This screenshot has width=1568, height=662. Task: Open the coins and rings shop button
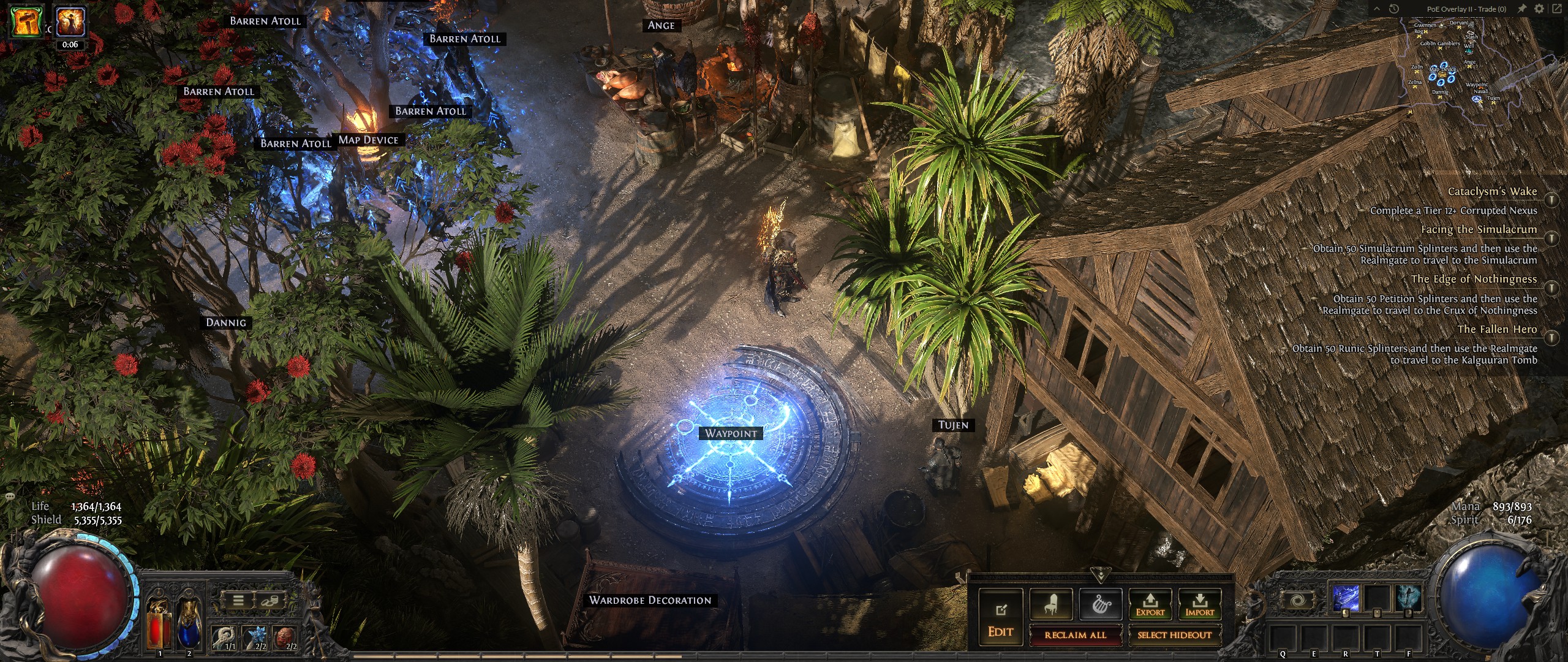[x=270, y=601]
